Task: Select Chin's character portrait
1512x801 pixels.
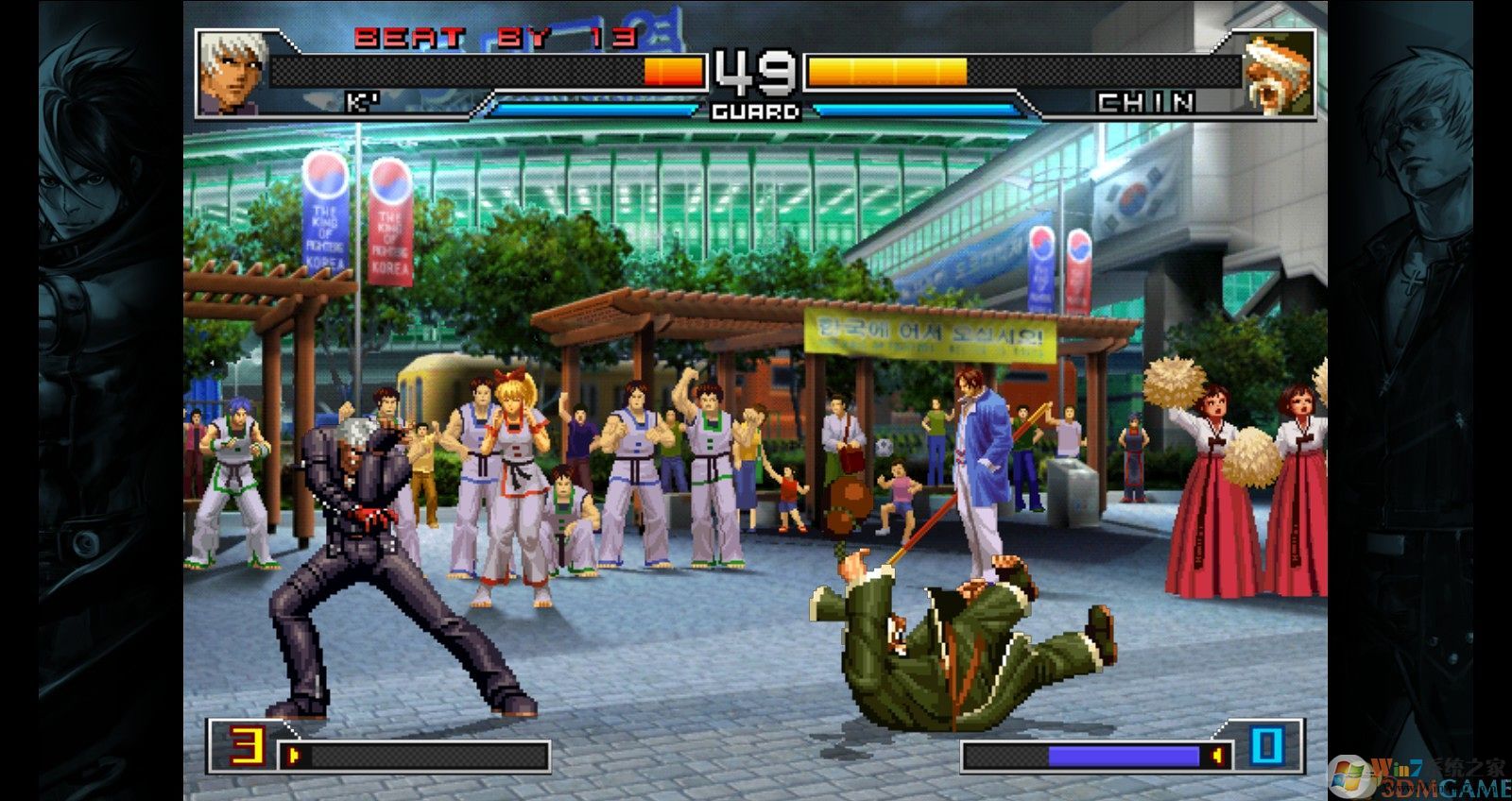Action: coord(1279,73)
